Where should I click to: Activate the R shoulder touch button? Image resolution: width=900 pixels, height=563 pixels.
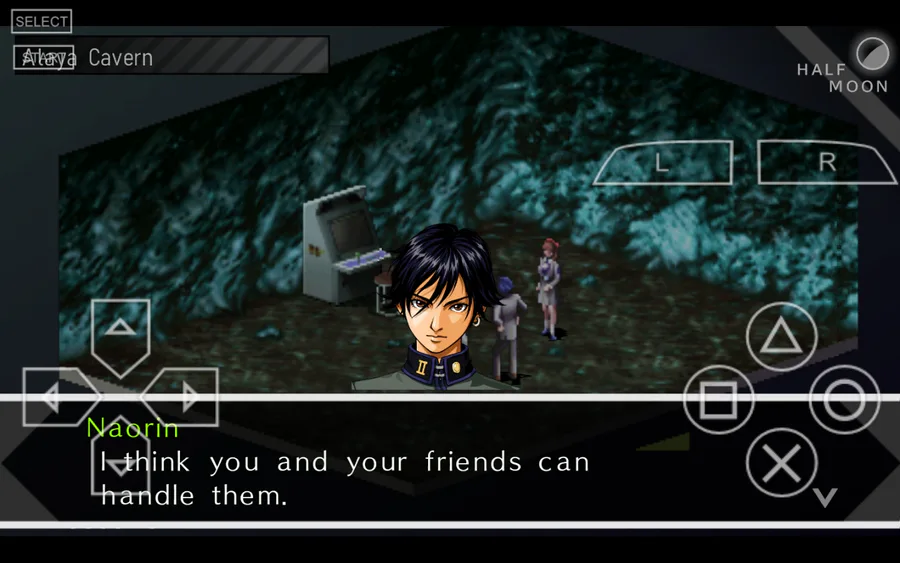[x=826, y=163]
